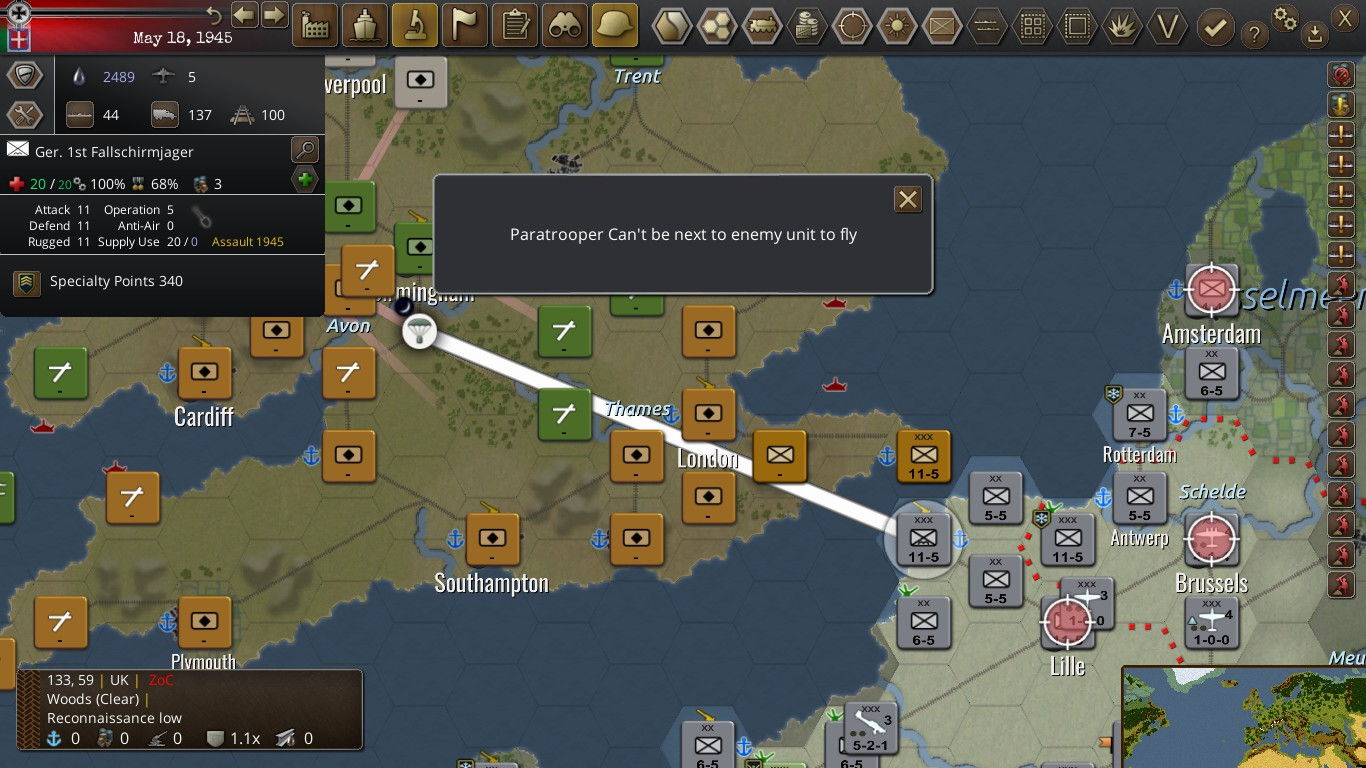Open the ship naval screen

(x=365, y=24)
